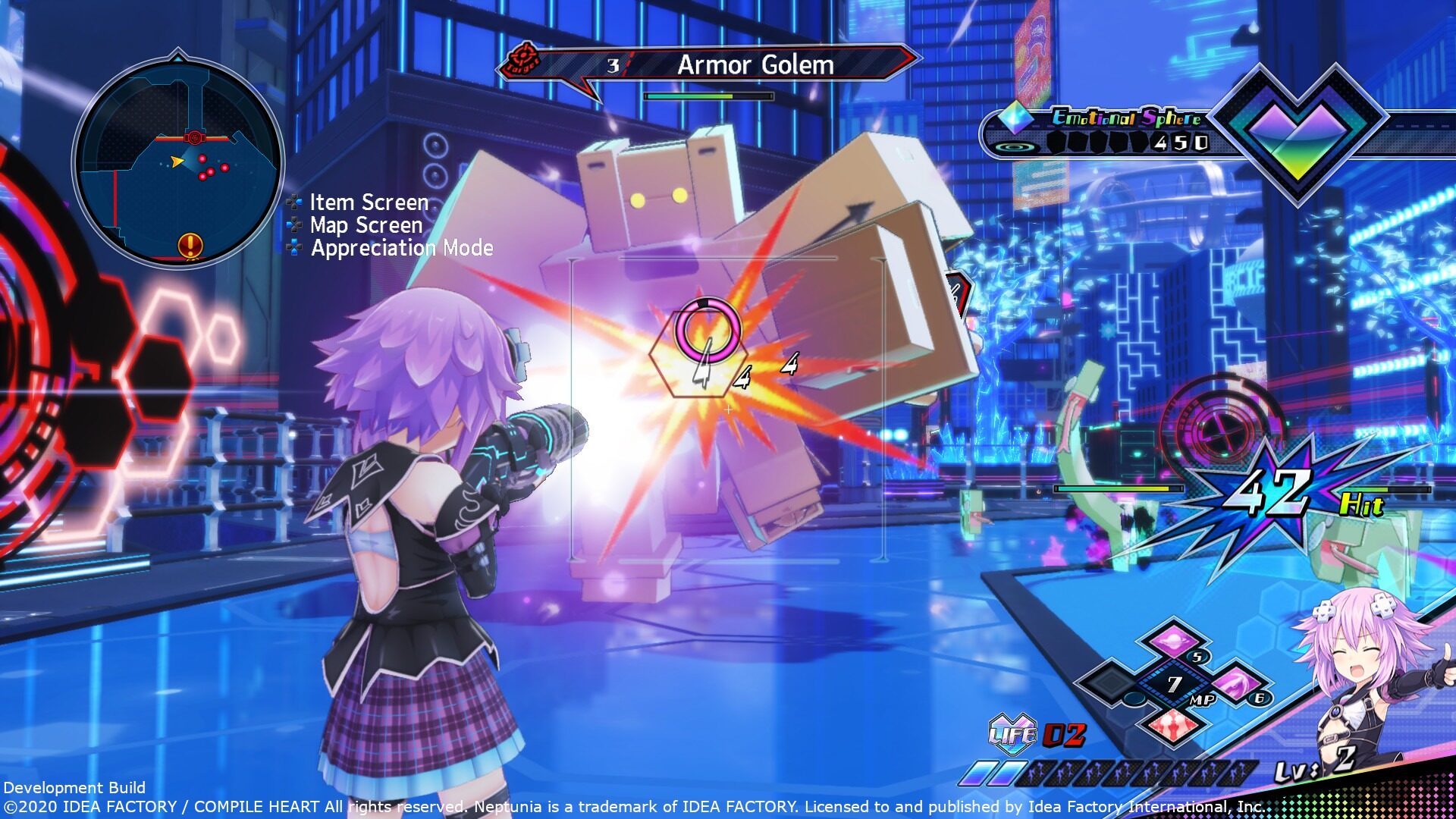The height and width of the screenshot is (819, 1456).
Task: Select the yellow alert marker on minimap
Action: coord(190,245)
